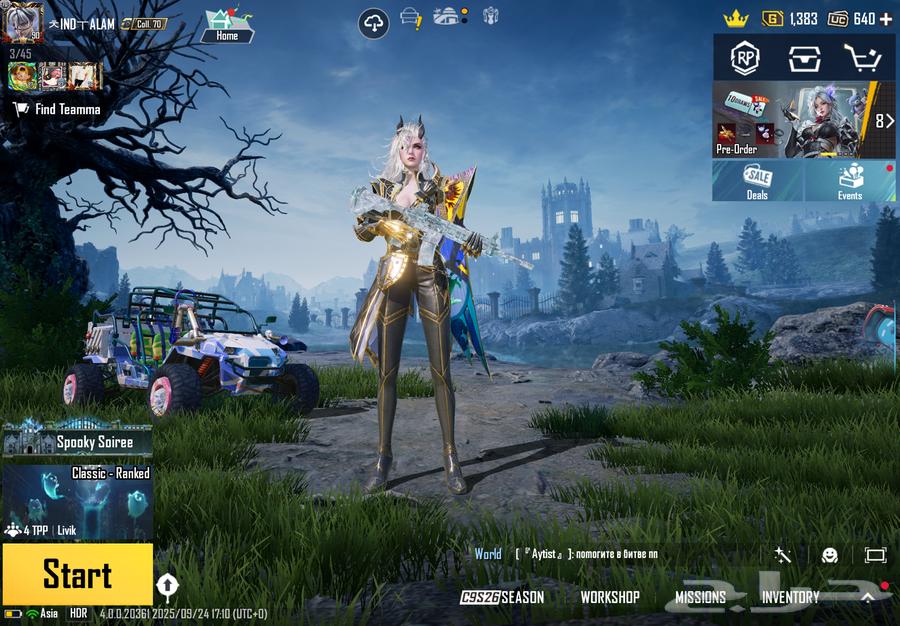Open the Inventory menu
The height and width of the screenshot is (626, 900).
pyautogui.click(x=790, y=597)
